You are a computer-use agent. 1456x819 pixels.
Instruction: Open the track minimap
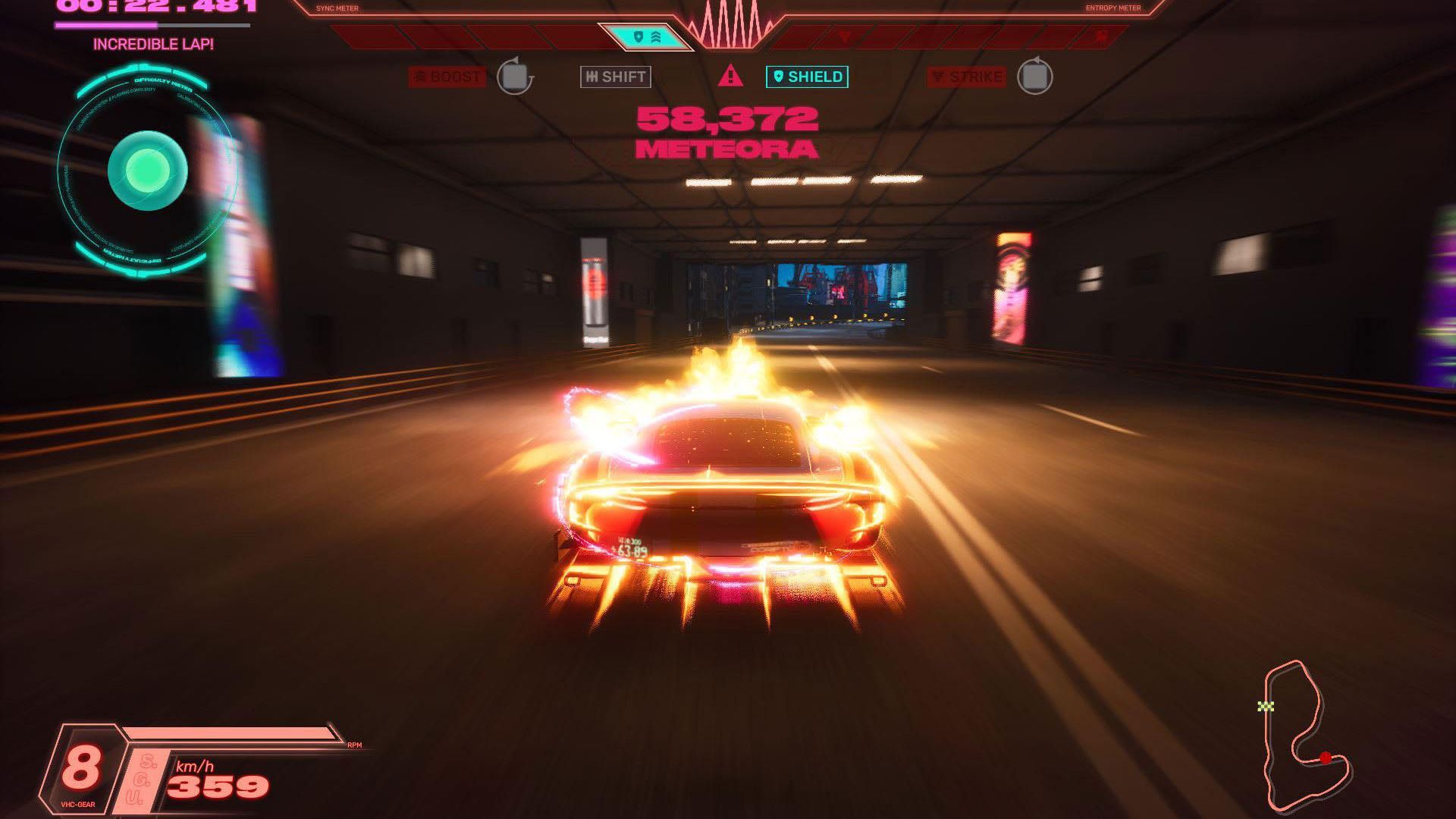(1304, 736)
